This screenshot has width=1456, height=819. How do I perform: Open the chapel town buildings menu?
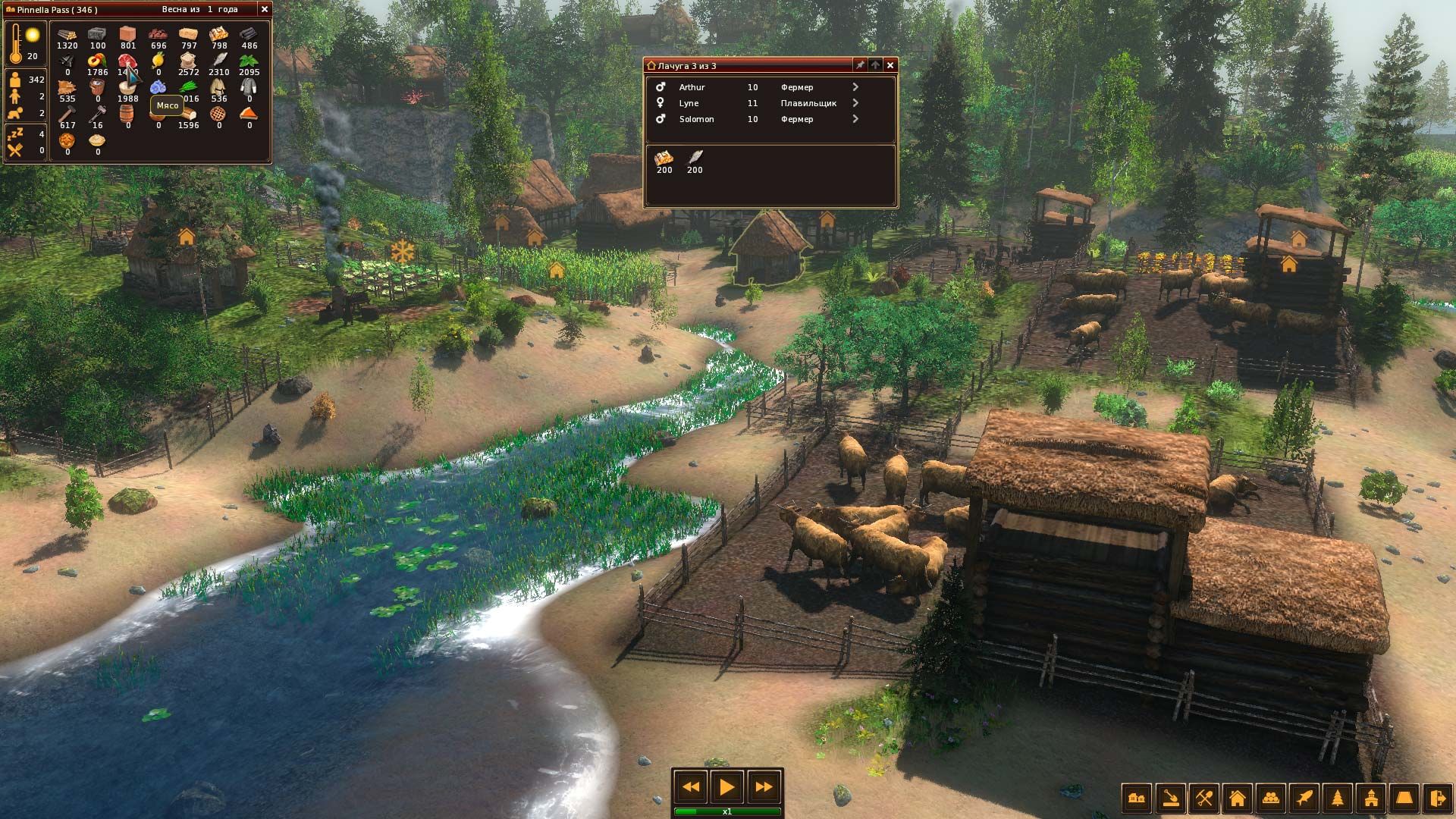click(x=1370, y=798)
